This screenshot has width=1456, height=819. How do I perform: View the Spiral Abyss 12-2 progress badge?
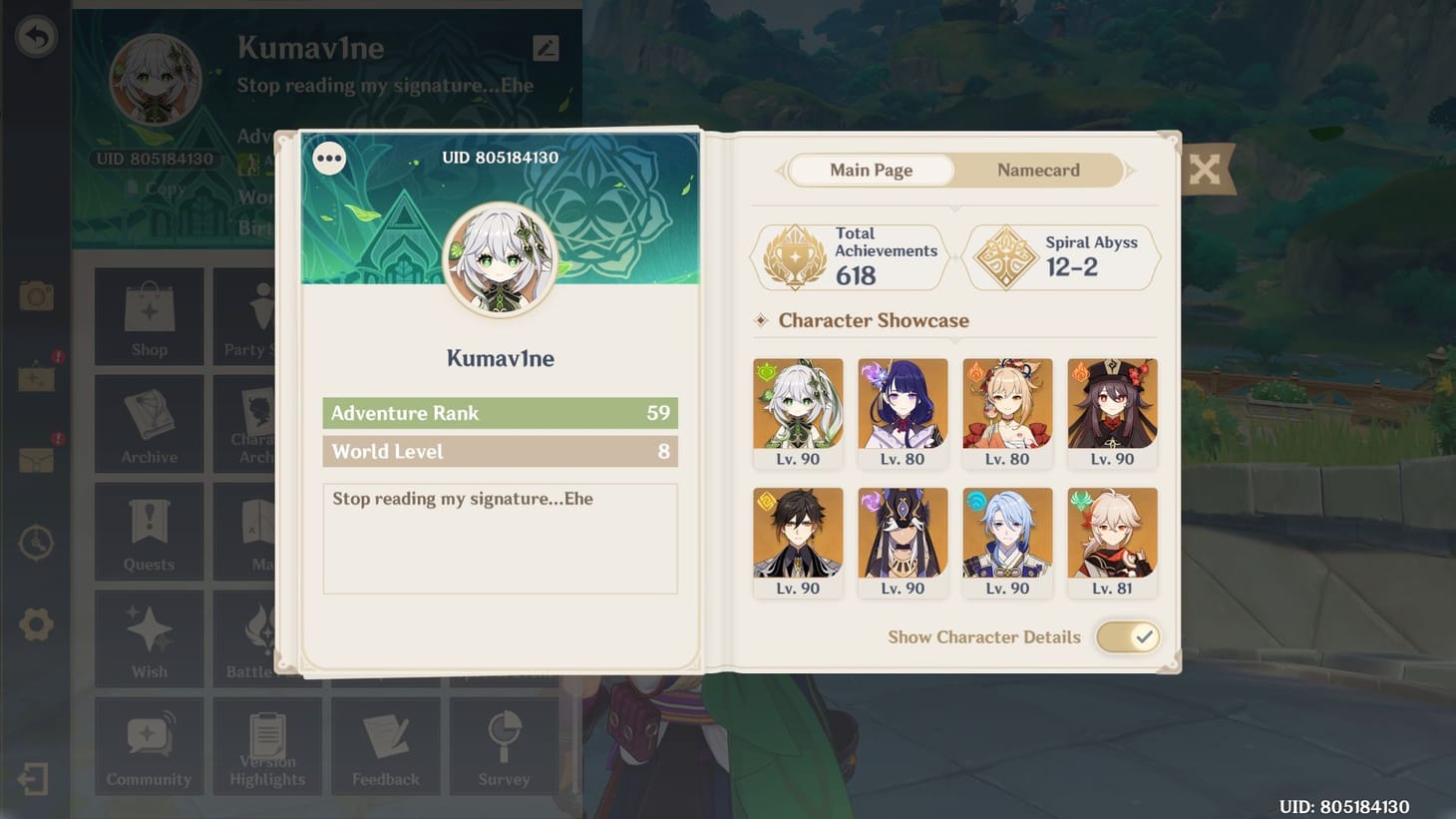(x=1061, y=256)
